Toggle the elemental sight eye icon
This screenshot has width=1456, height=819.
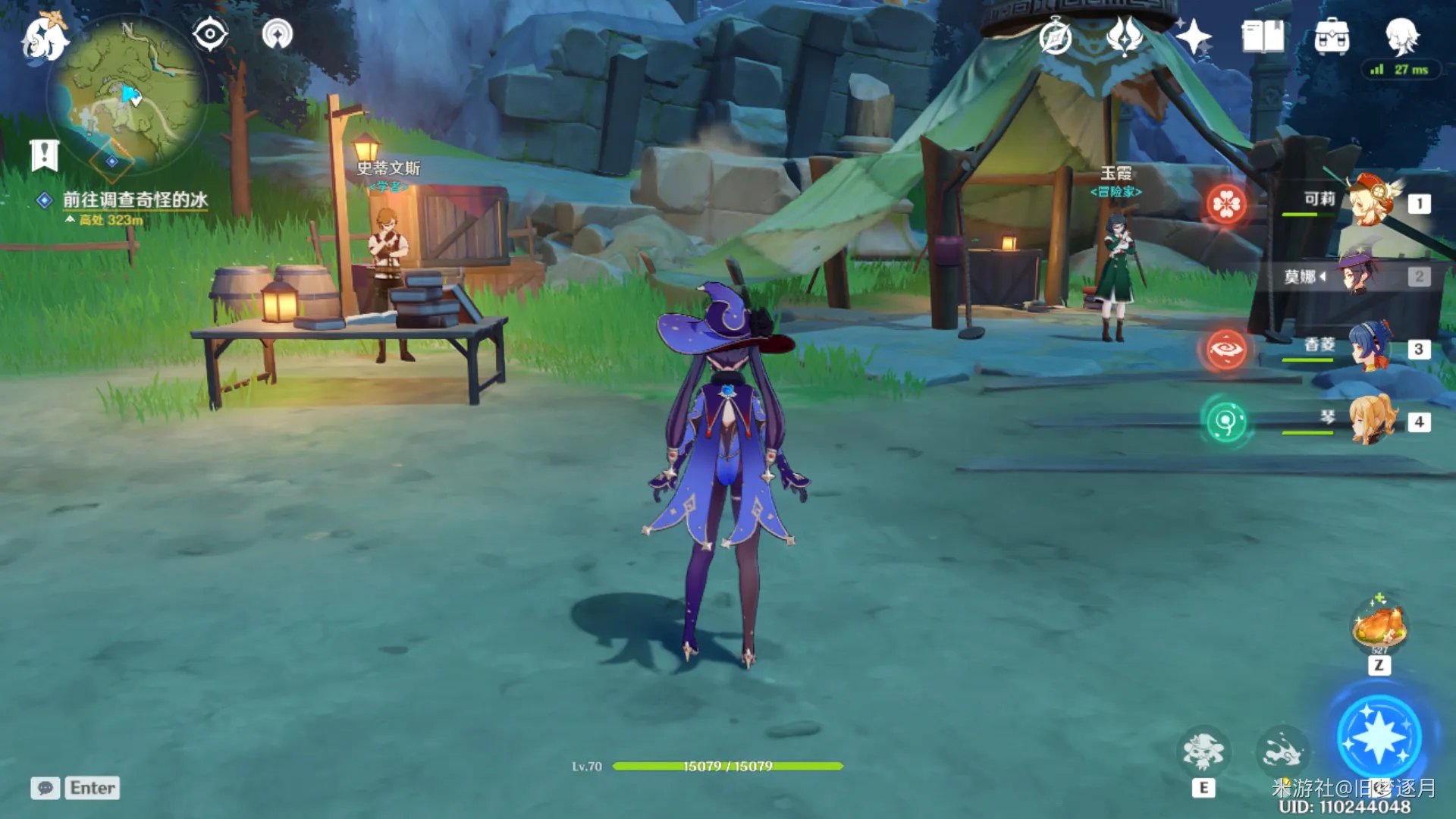[x=210, y=35]
